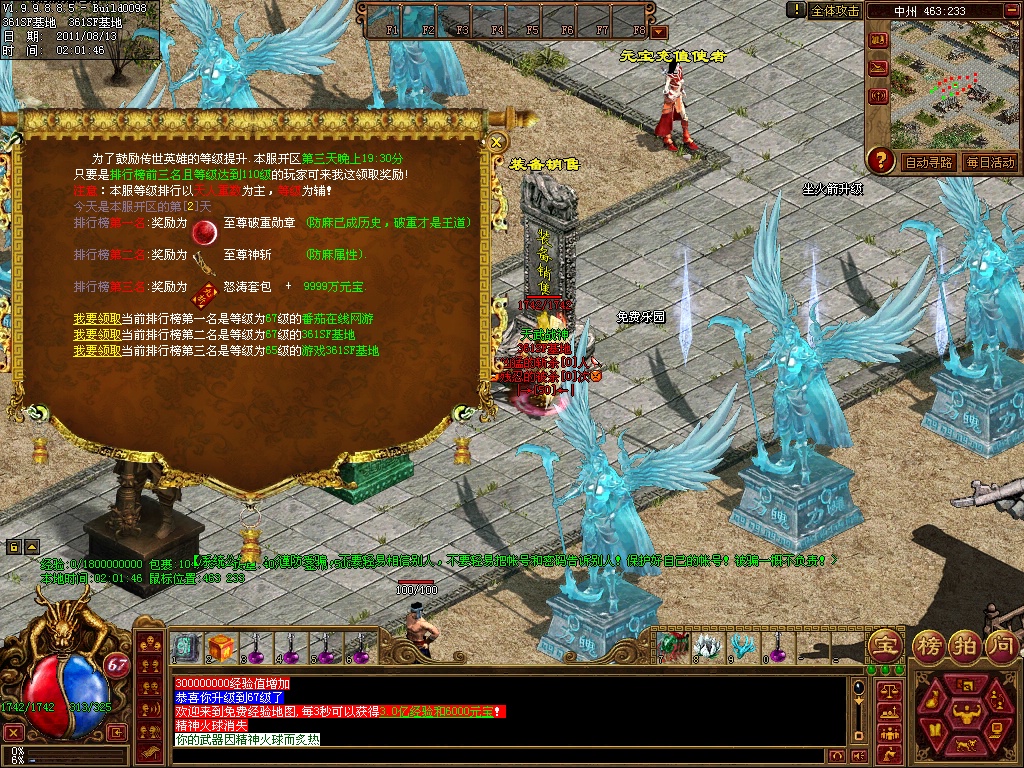Viewport: 1024px width, 768px height.
Task: Click the minimap help question mark button
Action: pyautogui.click(x=881, y=160)
